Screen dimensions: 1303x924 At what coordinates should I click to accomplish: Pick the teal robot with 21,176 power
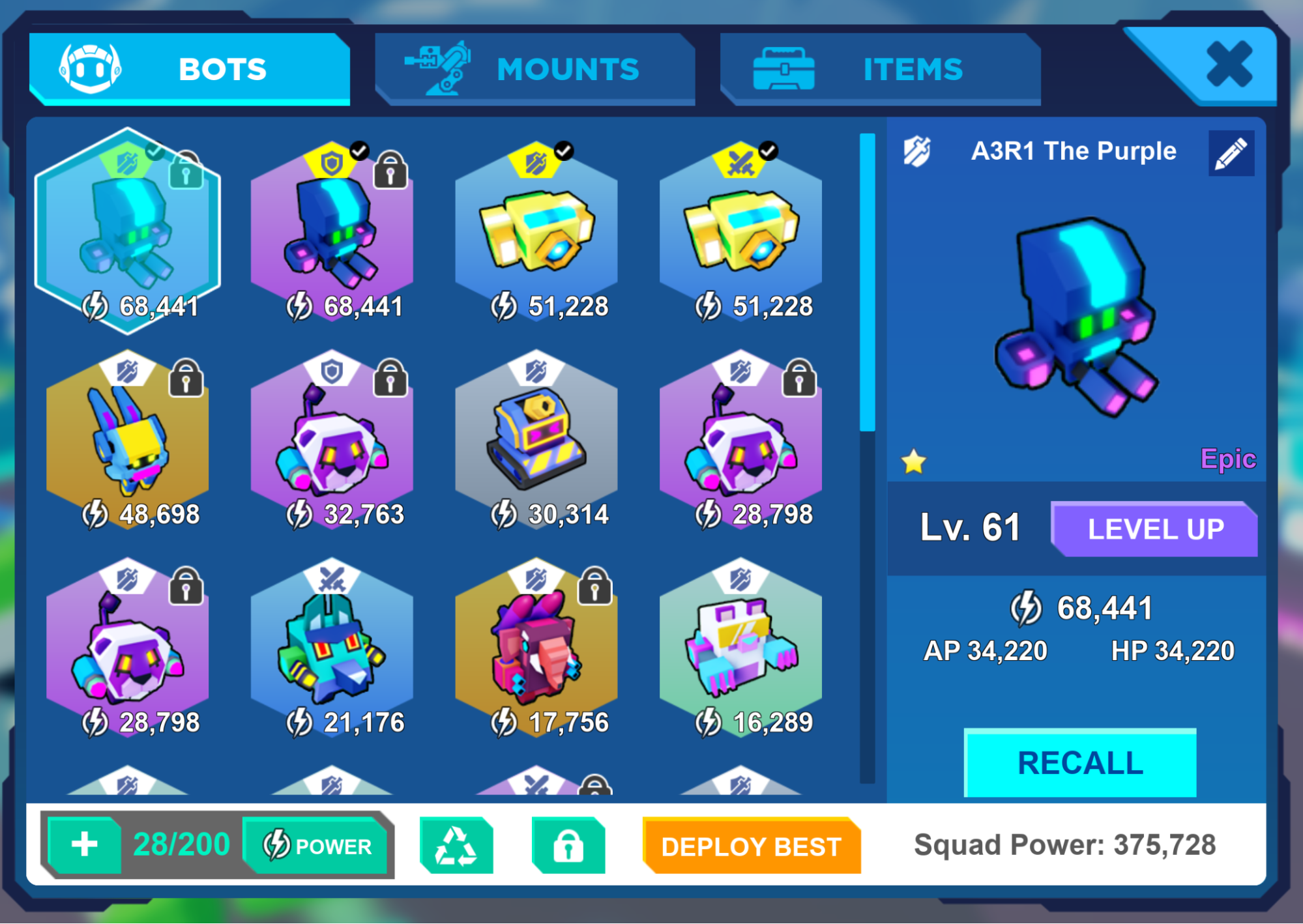click(332, 652)
